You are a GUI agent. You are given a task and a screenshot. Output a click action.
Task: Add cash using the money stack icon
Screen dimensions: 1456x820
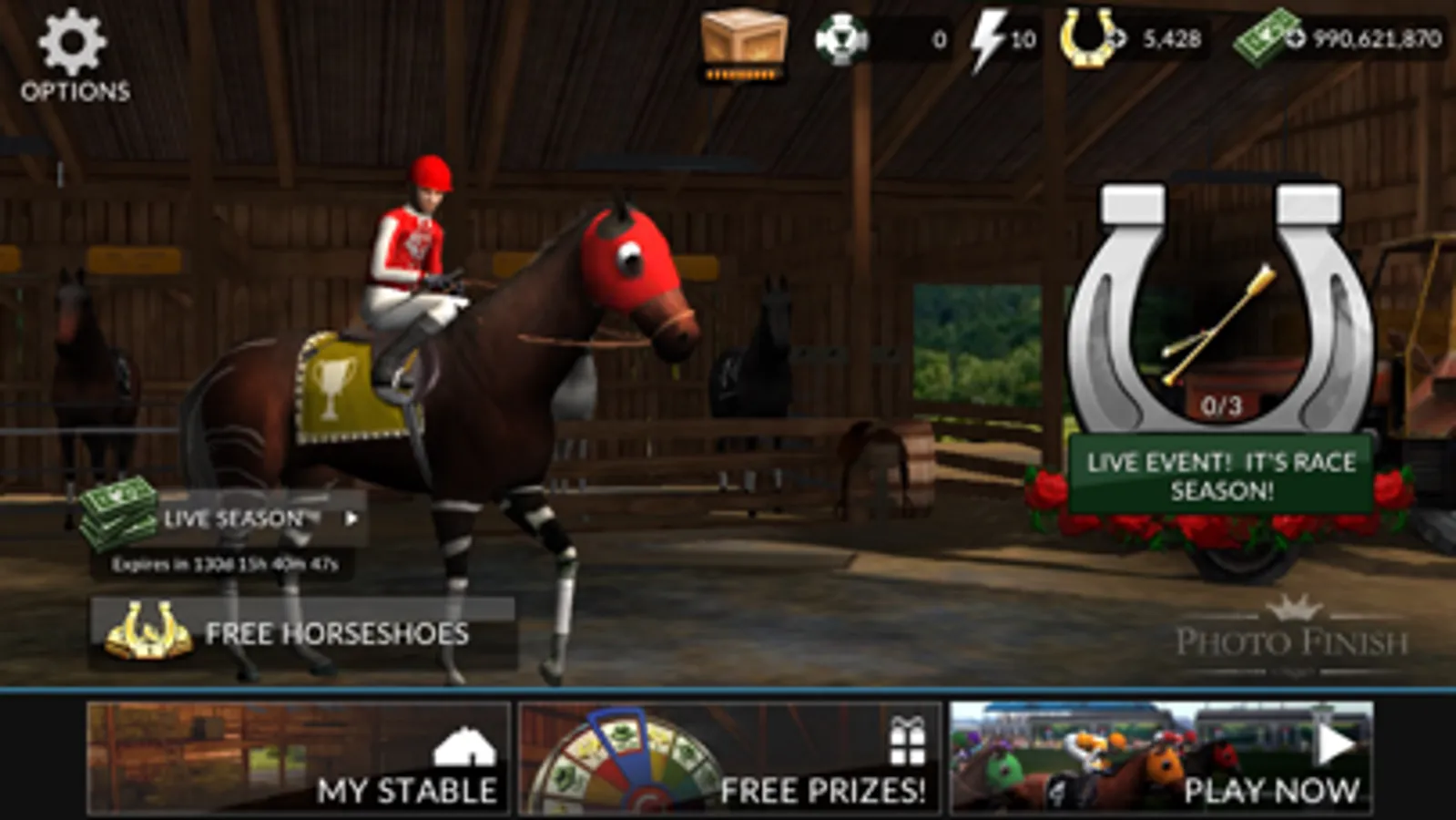1266,38
